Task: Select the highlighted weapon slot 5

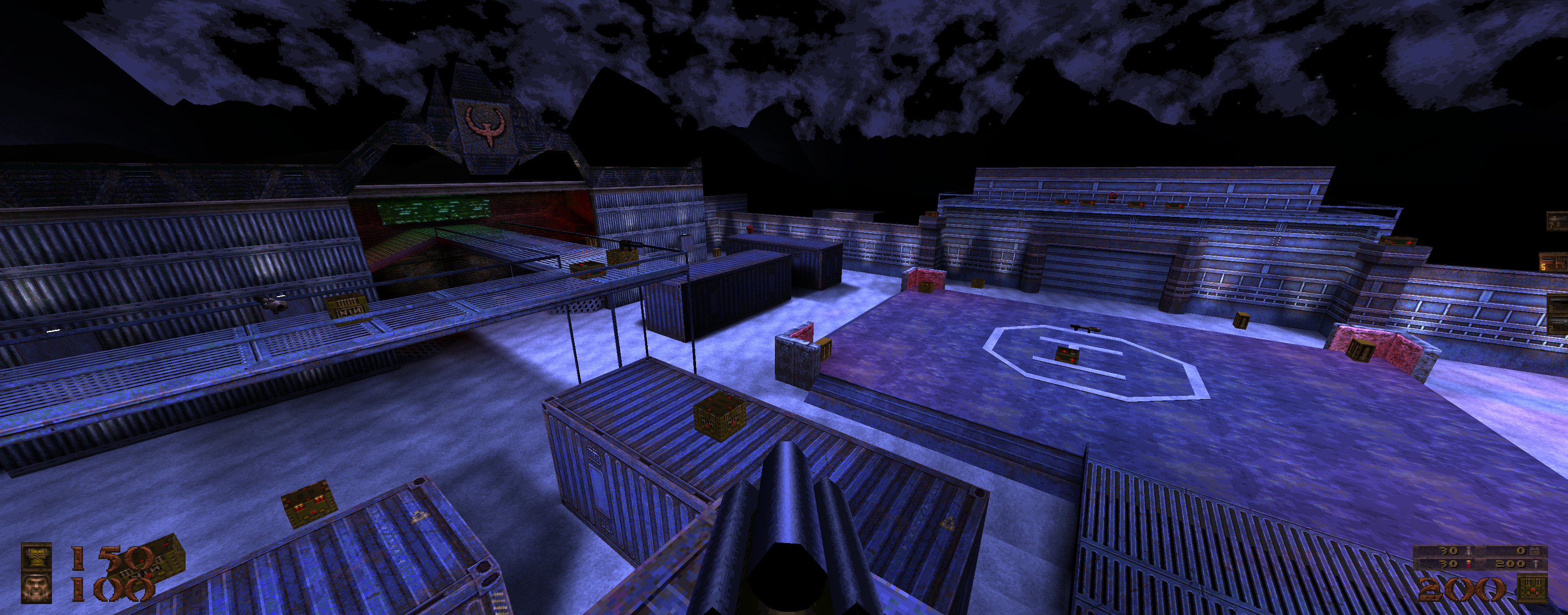Action: pos(1555,262)
